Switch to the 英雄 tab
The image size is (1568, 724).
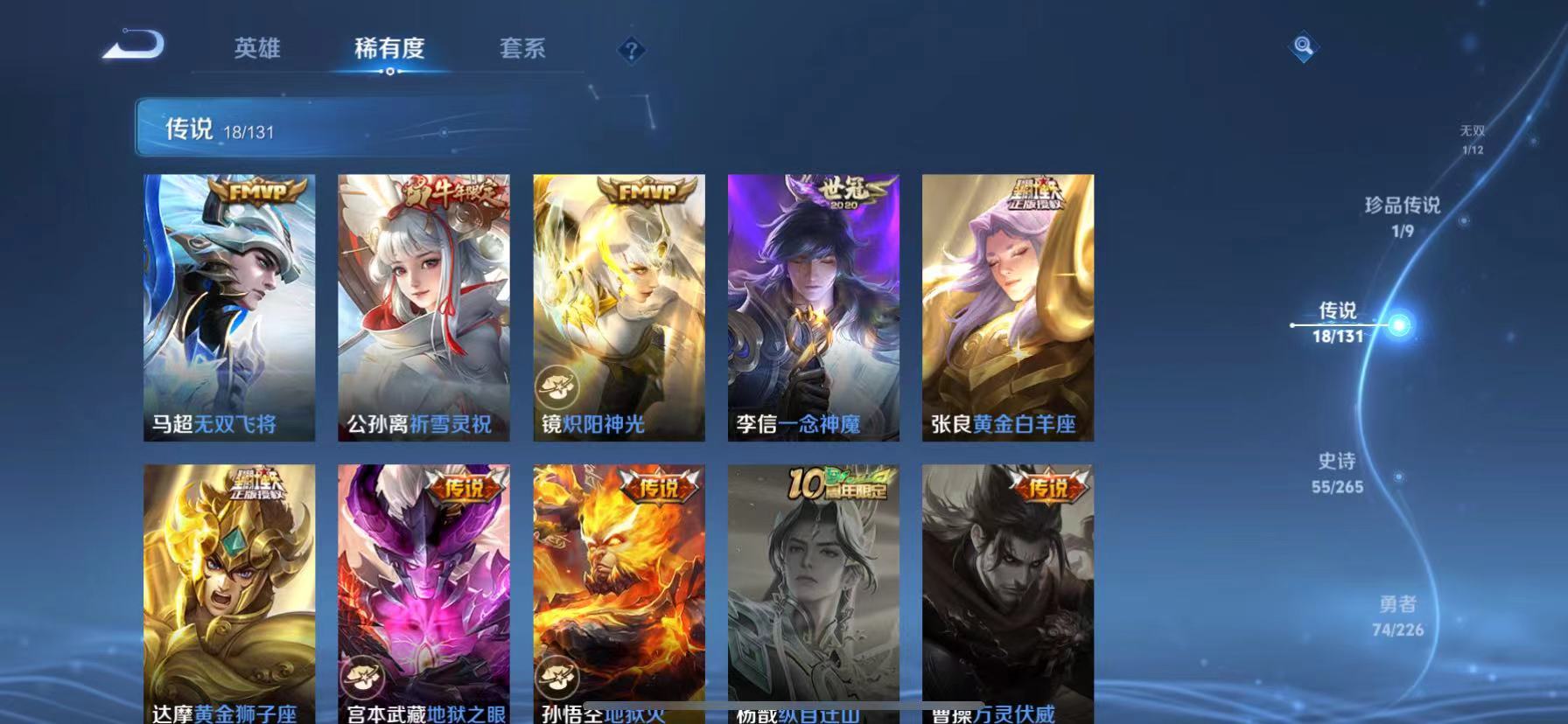pos(256,50)
